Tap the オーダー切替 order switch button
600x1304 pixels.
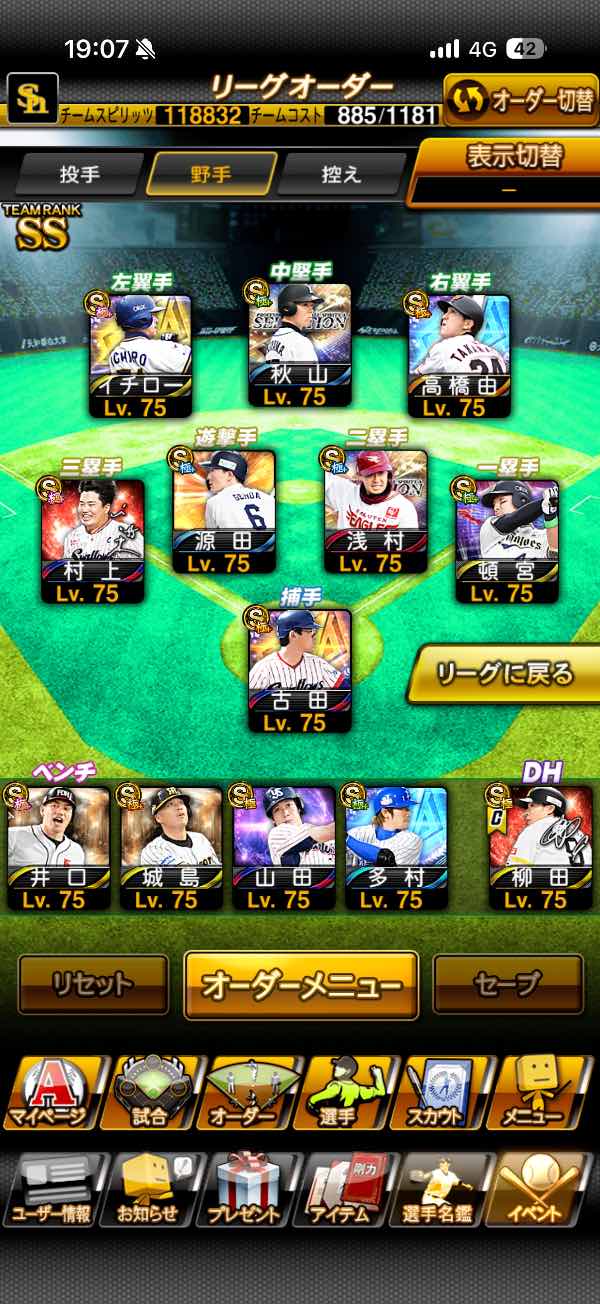click(x=520, y=101)
